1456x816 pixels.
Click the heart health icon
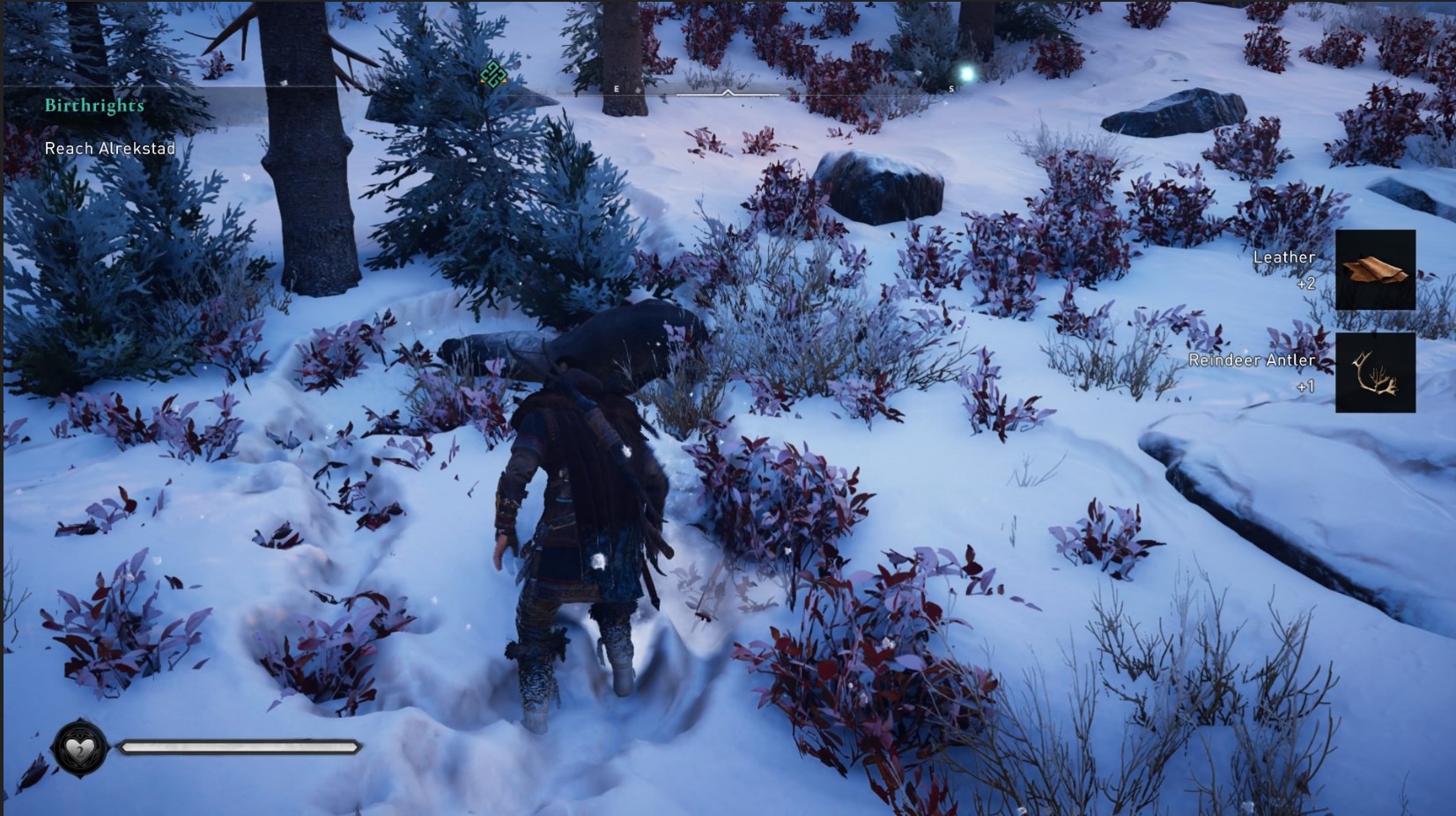80,749
